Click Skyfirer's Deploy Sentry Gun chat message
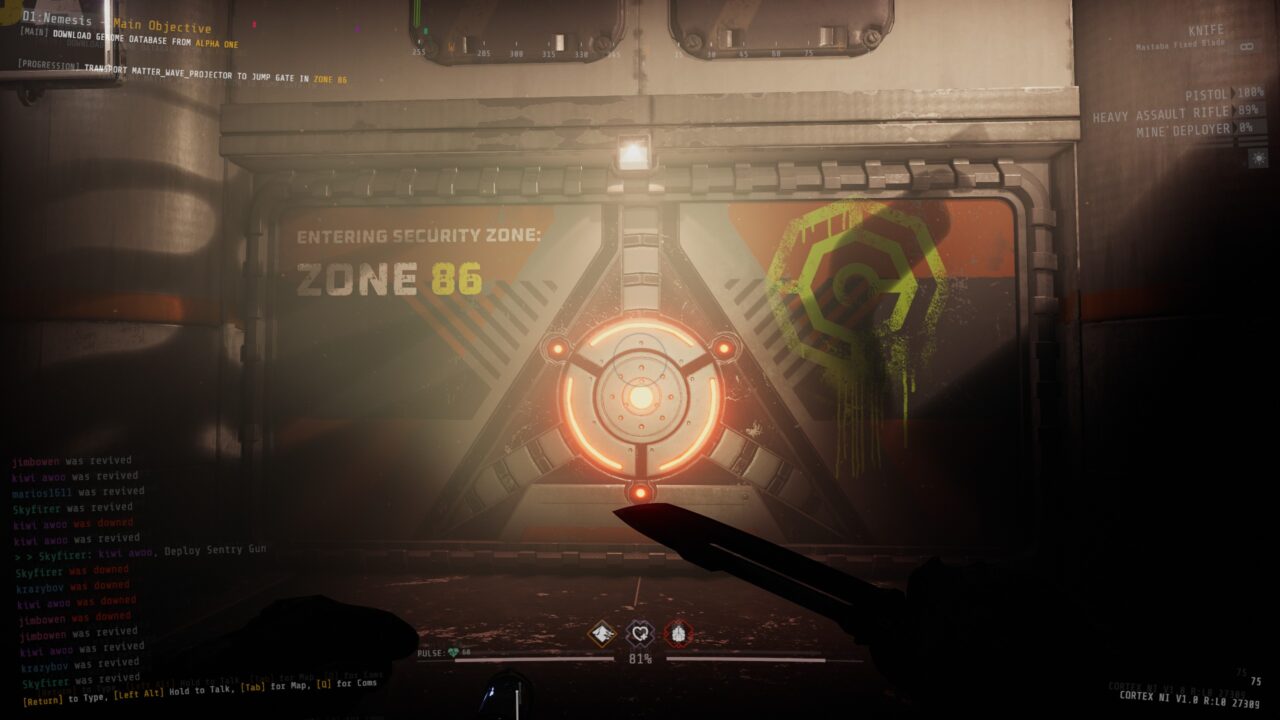The height and width of the screenshot is (720, 1280). click(x=140, y=551)
